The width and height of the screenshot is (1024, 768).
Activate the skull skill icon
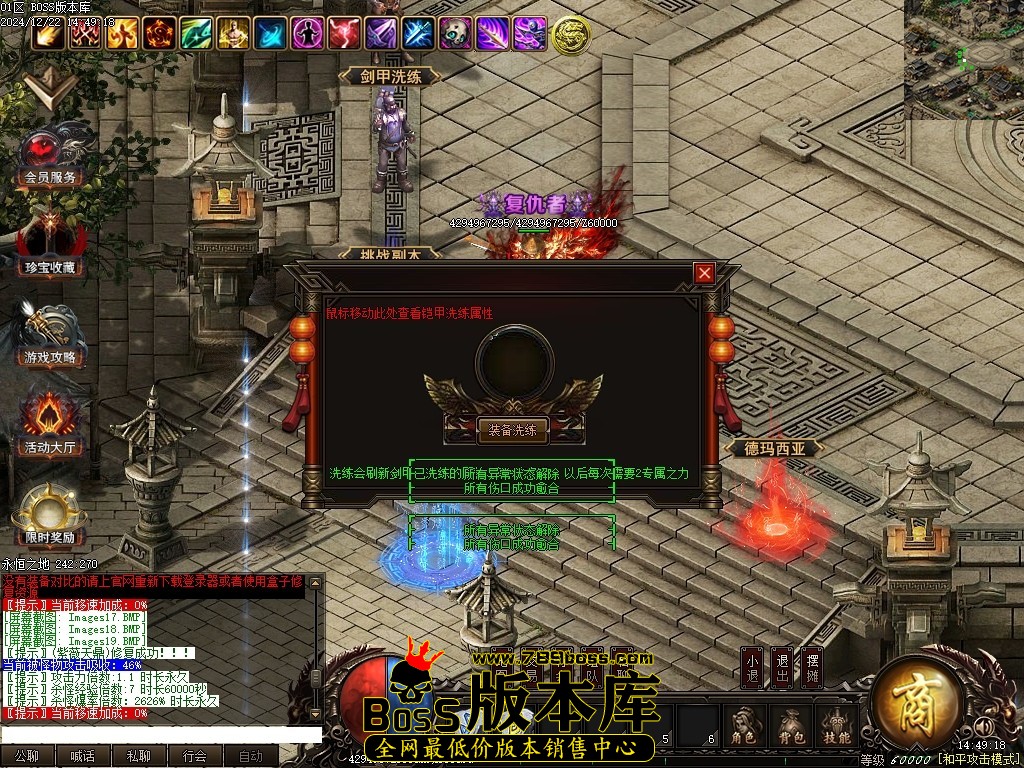pyautogui.click(x=456, y=34)
